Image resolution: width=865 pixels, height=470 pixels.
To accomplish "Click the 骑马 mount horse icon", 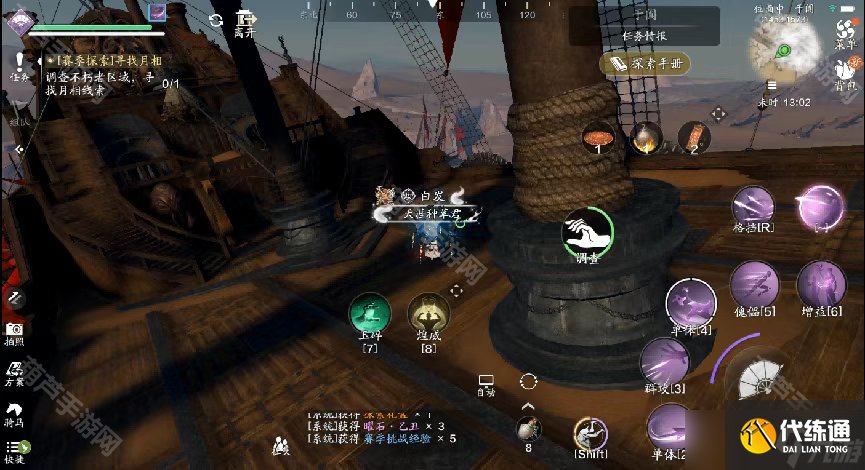I will (14, 414).
